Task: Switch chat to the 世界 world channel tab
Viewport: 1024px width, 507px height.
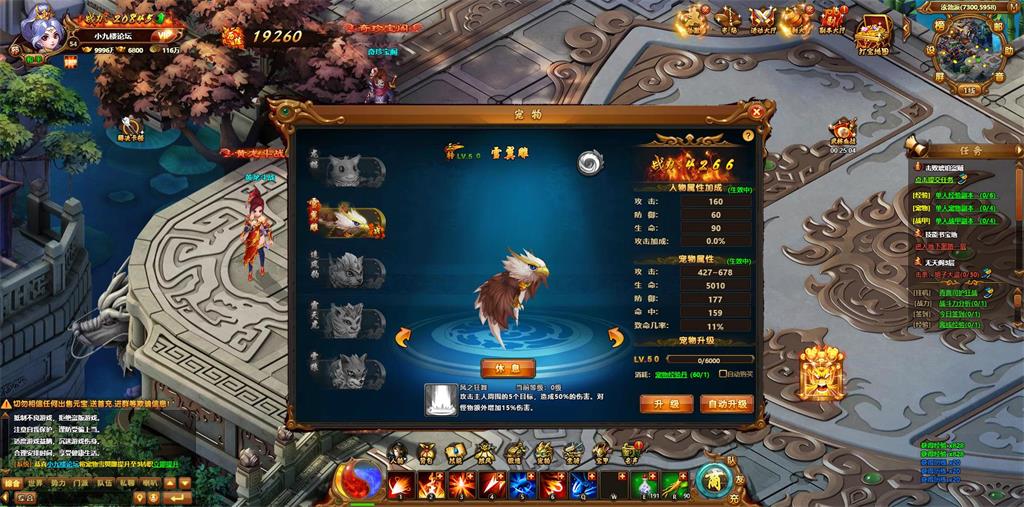Action: (x=35, y=483)
